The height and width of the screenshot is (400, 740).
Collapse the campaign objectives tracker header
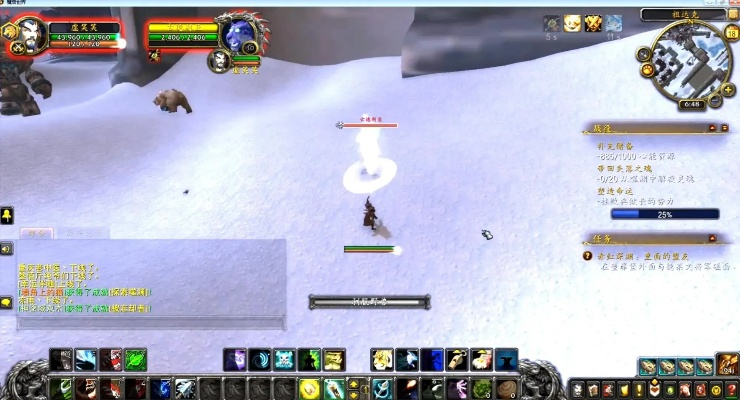724,128
